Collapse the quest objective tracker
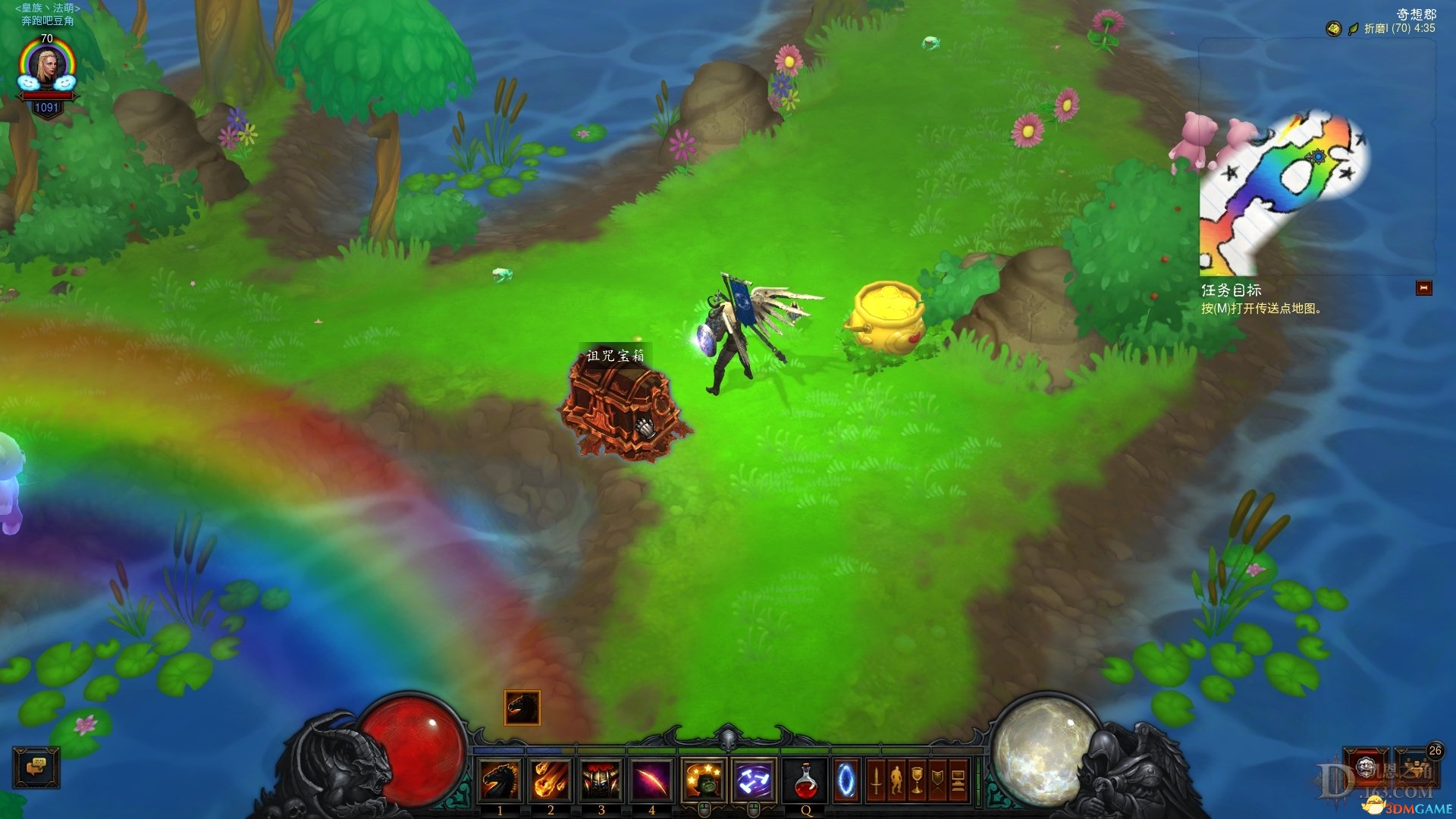Image resolution: width=1456 pixels, height=819 pixels. 1423,288
